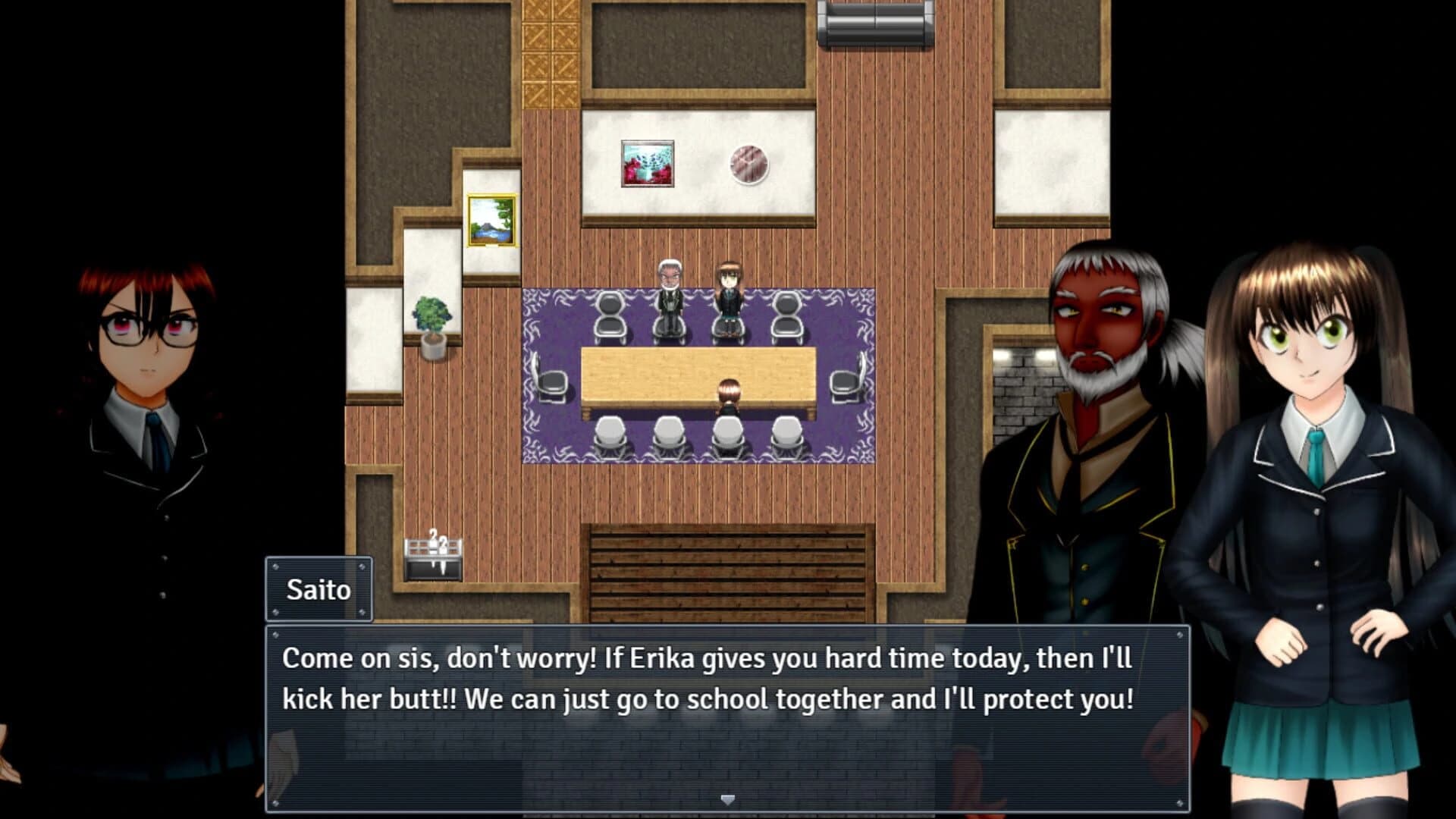This screenshot has height=819, width=1456.
Task: Select the Saito name plate above the dialogue
Action: pyautogui.click(x=318, y=589)
